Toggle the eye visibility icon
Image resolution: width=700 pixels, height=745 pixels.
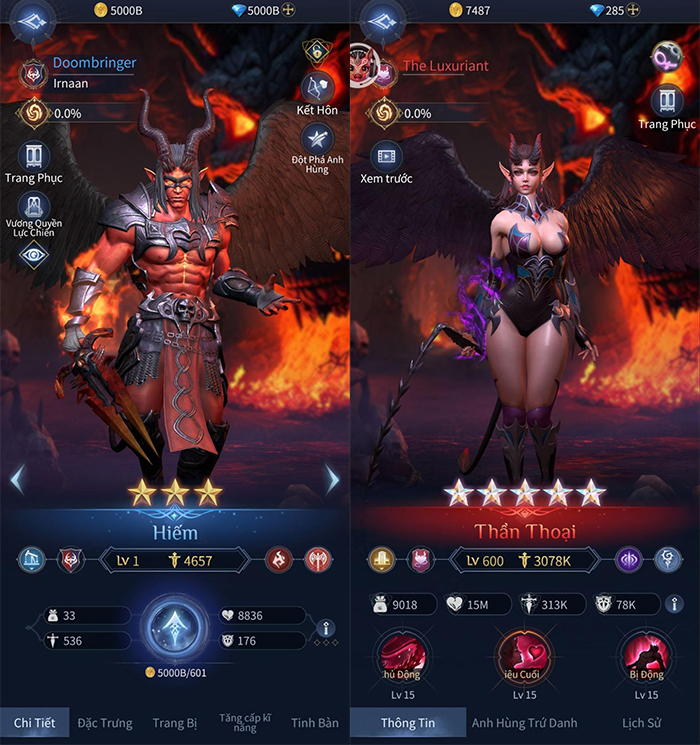click(x=34, y=255)
